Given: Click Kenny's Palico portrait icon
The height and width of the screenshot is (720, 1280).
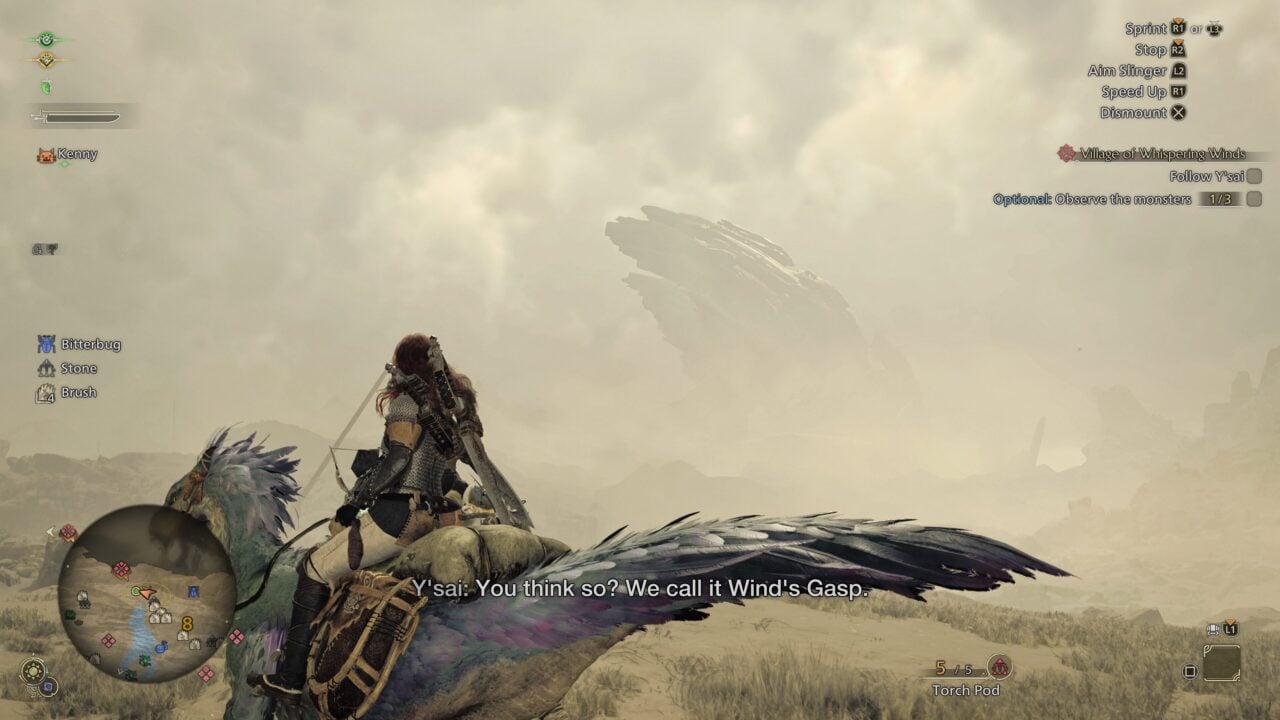Looking at the screenshot, I should pyautogui.click(x=46, y=154).
